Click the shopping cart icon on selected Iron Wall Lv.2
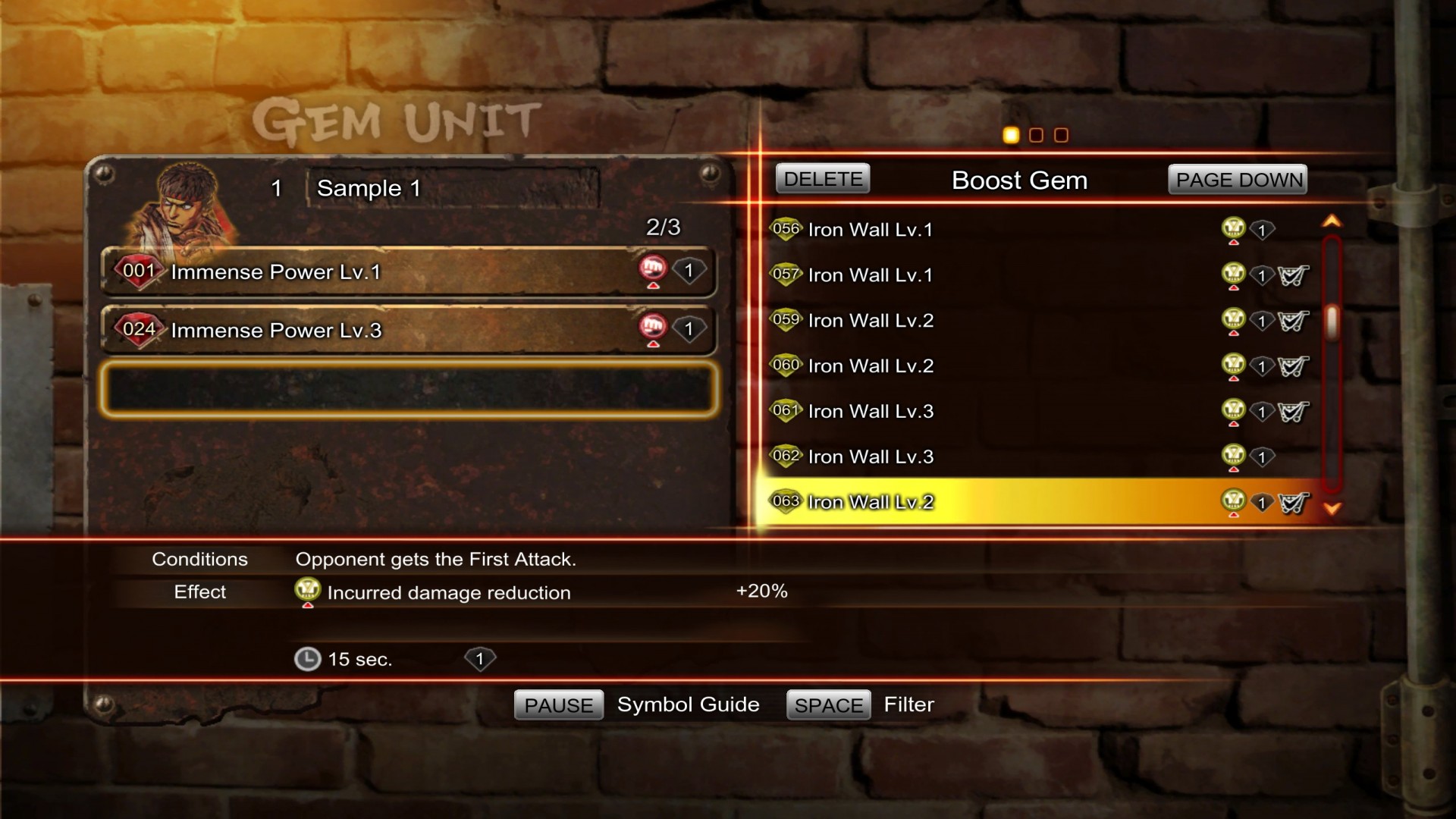 [1294, 501]
